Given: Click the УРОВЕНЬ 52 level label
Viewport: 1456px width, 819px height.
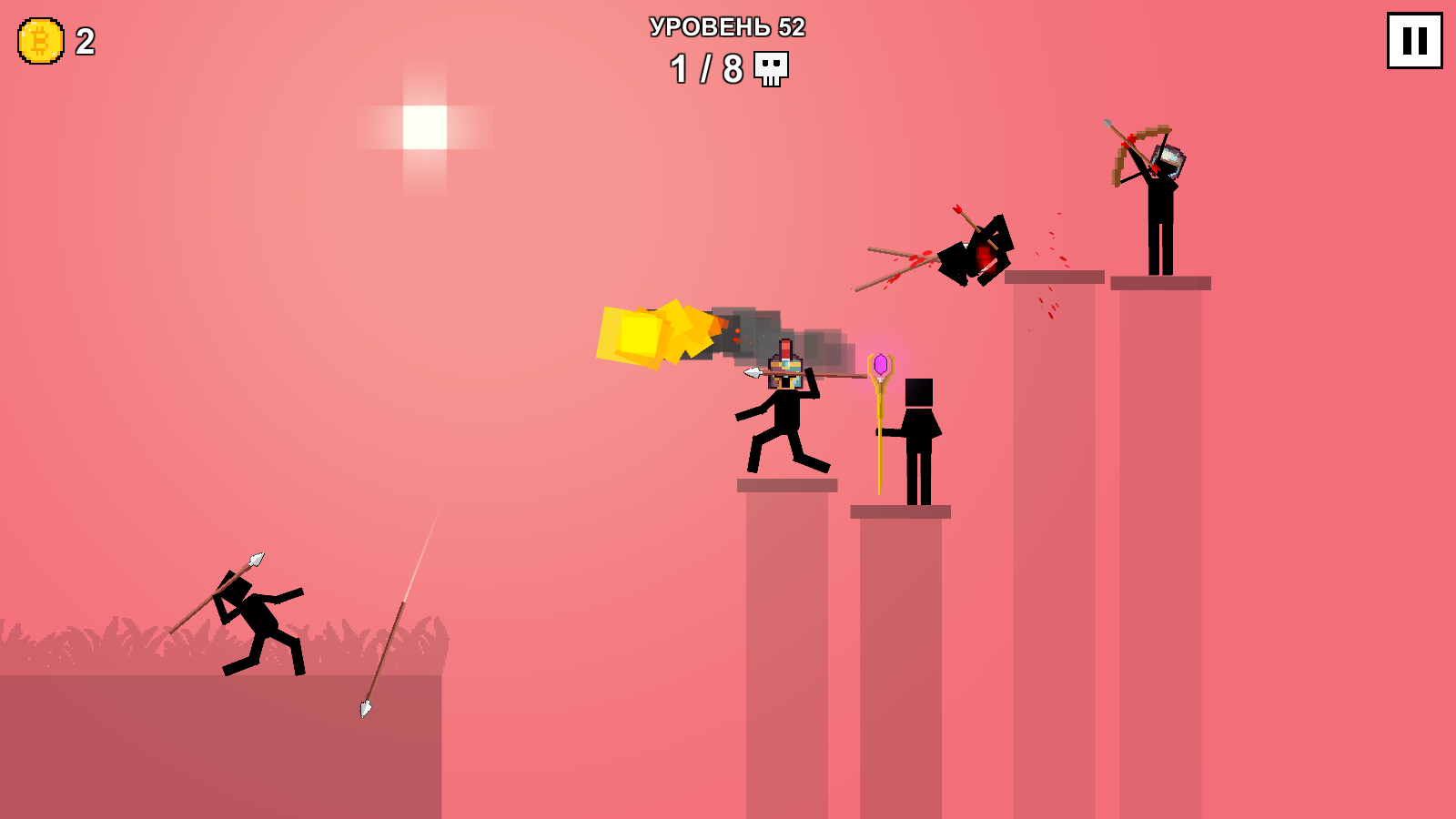Looking at the screenshot, I should pos(725,28).
